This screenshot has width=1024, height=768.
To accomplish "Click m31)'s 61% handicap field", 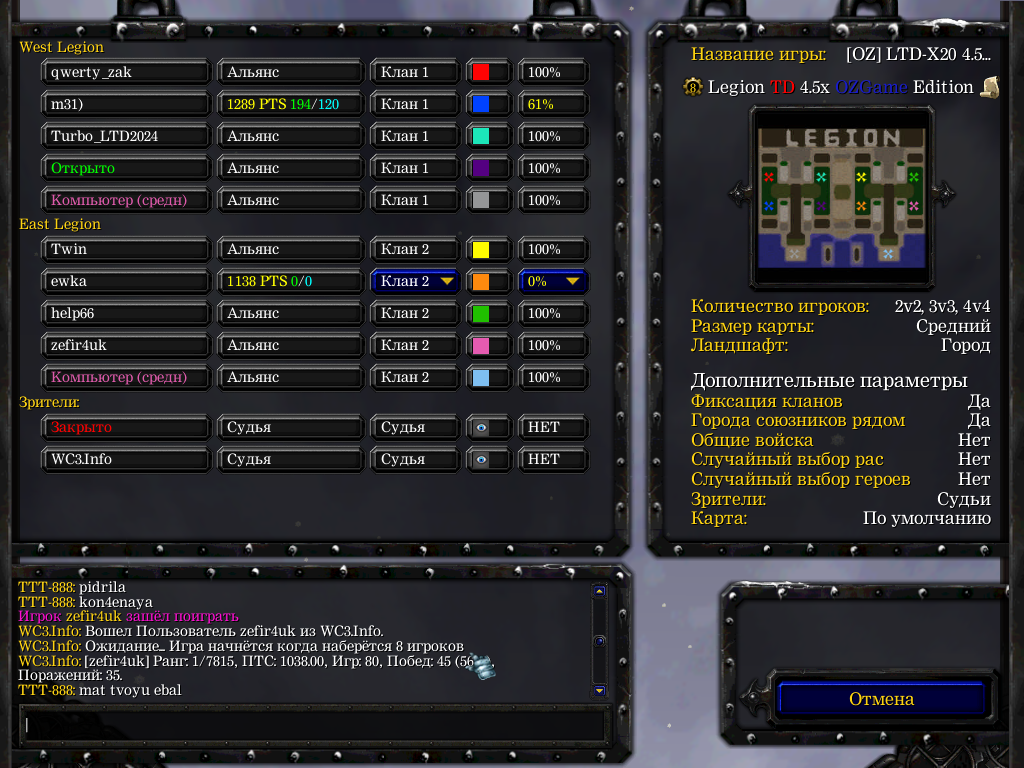I will 553,104.
